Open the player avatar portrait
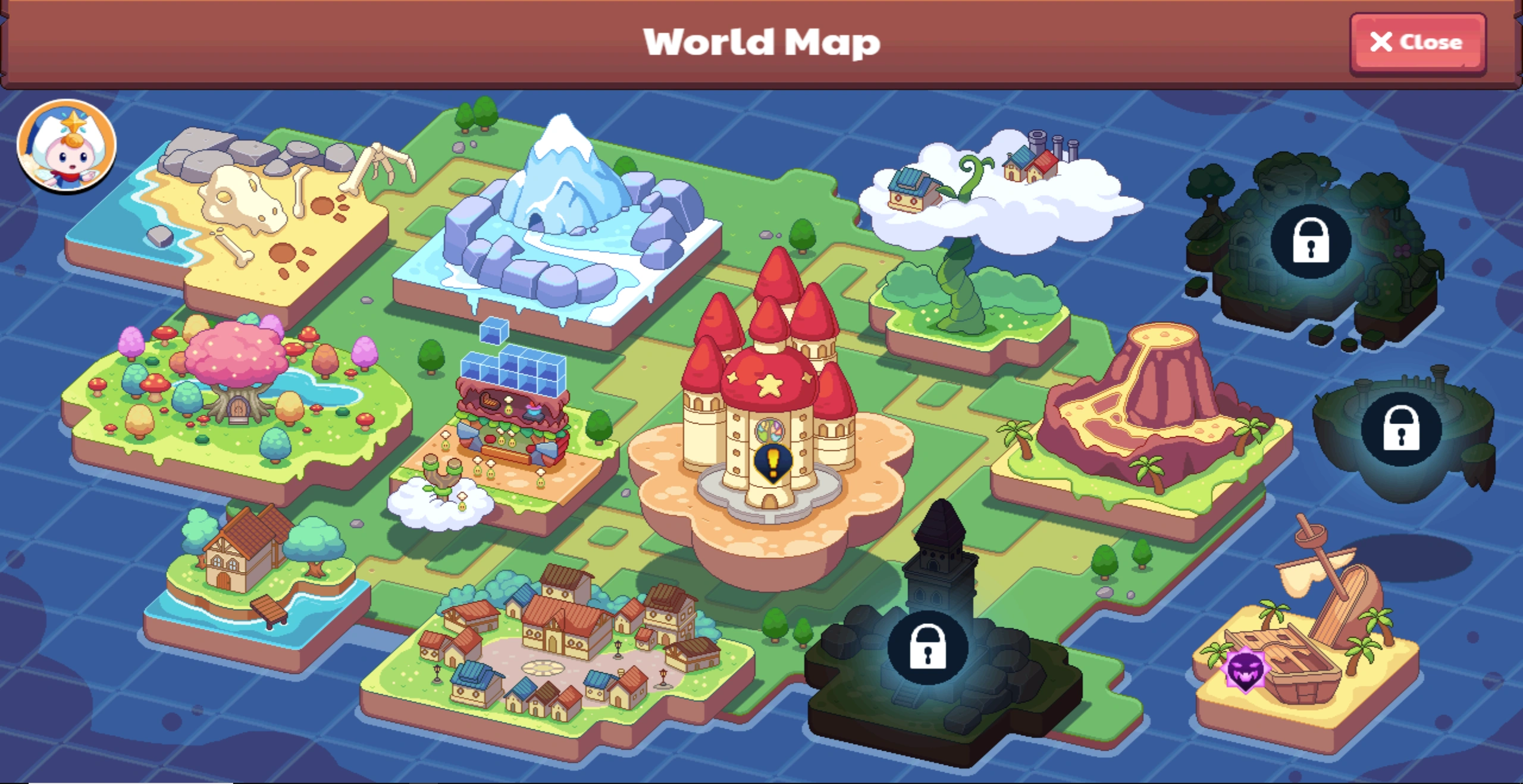Viewport: 1523px width, 784px height. pos(67,149)
